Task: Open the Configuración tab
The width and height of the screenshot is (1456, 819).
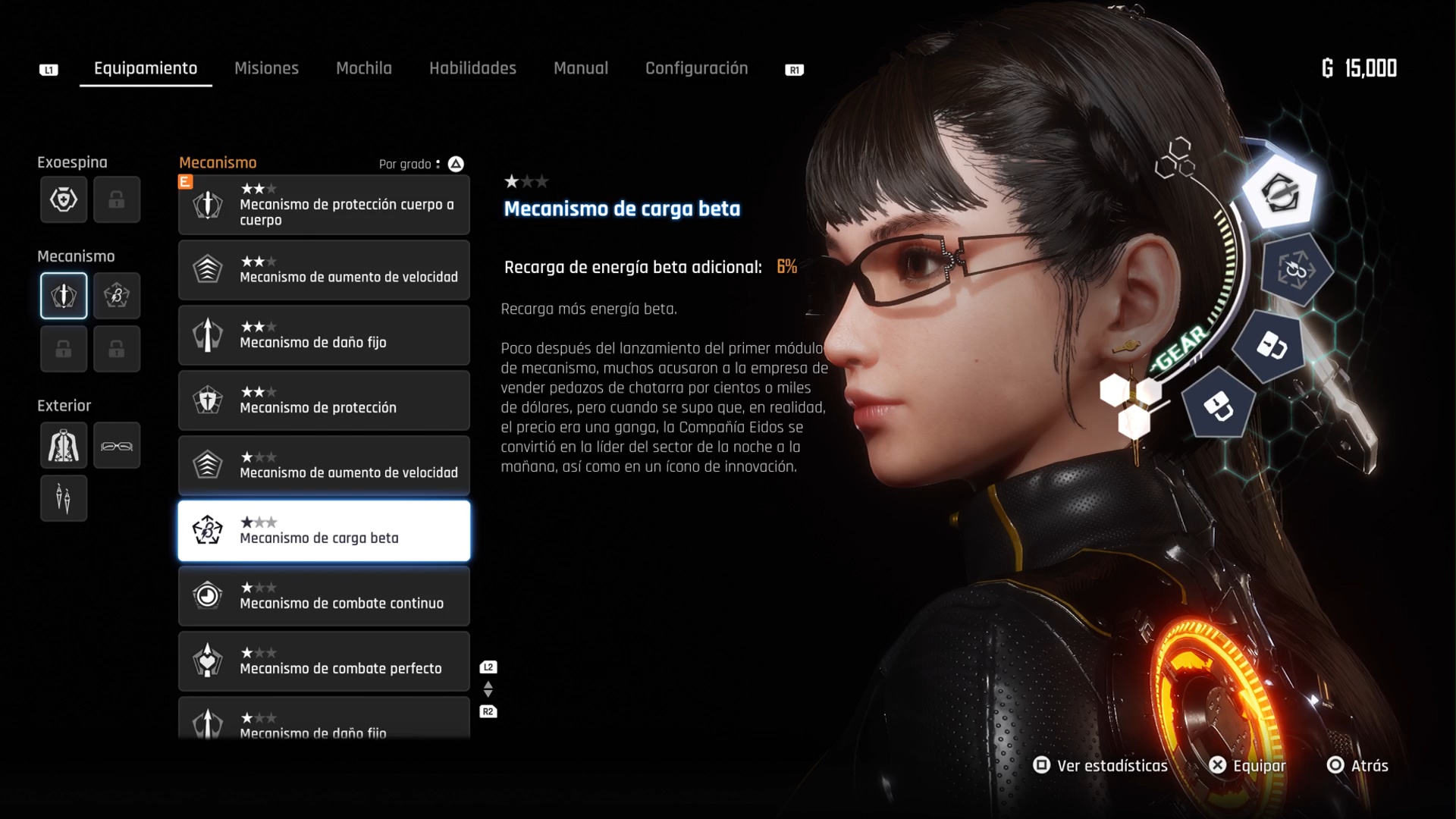Action: [696, 68]
